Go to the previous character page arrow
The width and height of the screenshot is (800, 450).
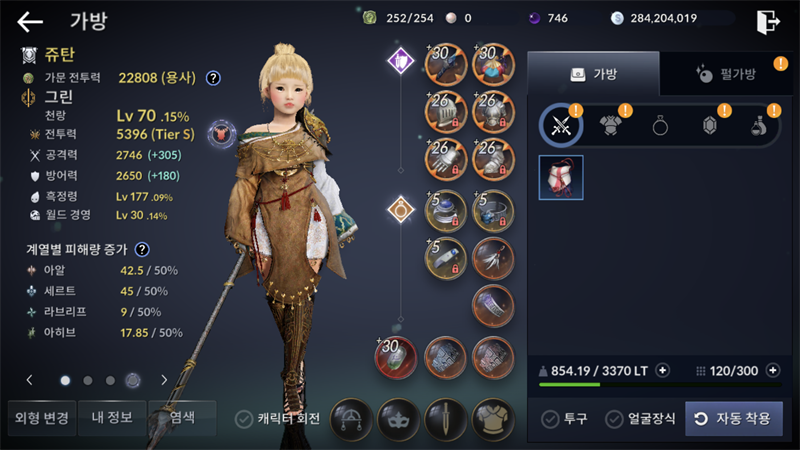click(30, 380)
